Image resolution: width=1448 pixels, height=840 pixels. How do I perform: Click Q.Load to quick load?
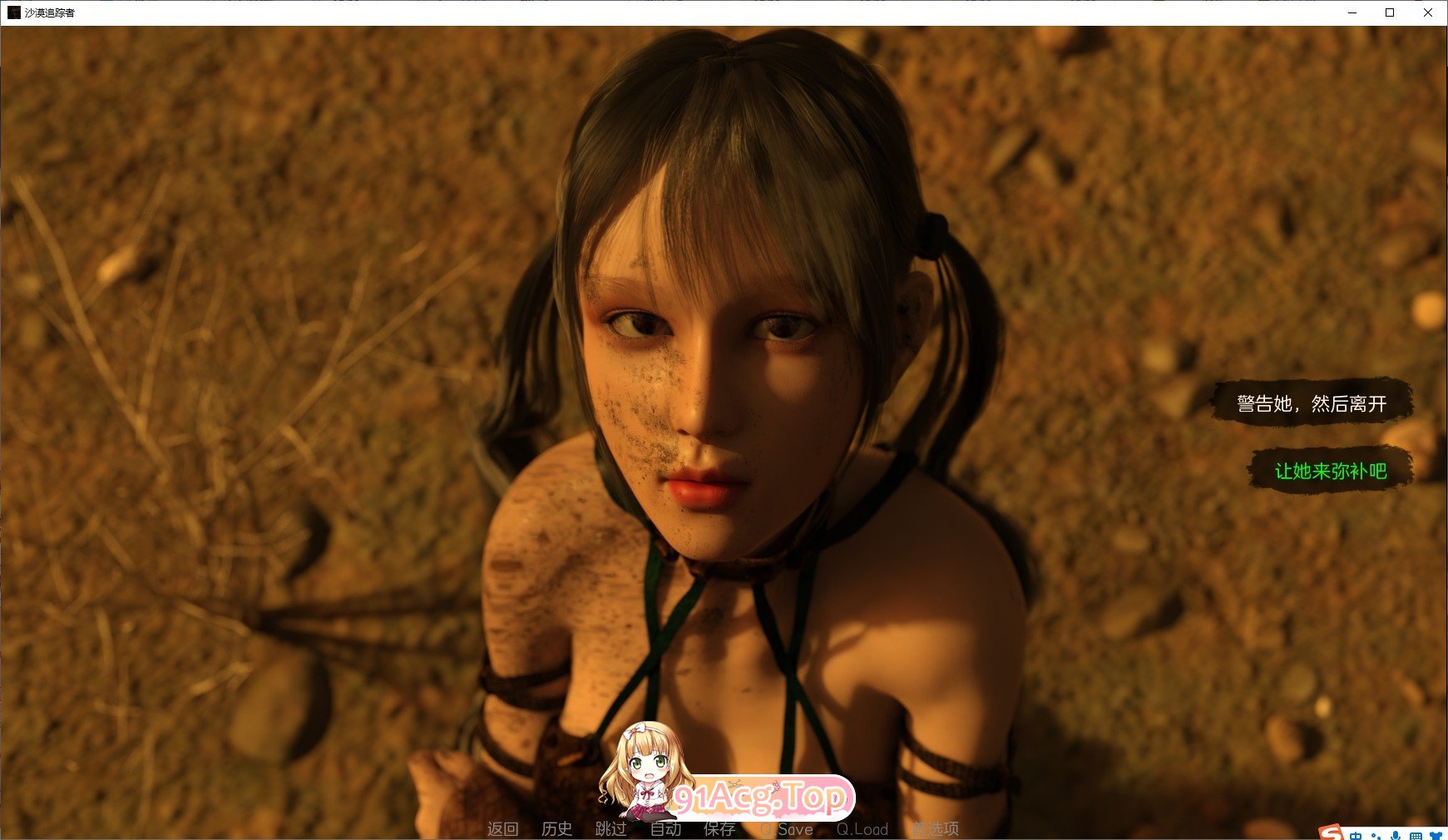click(863, 829)
